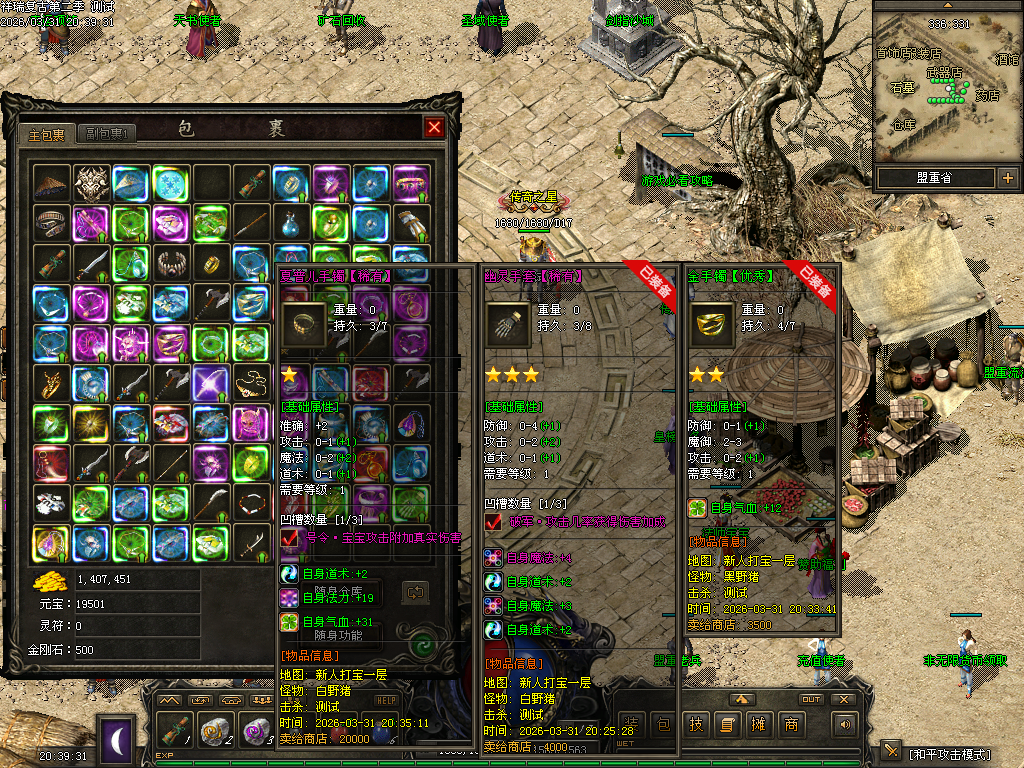Viewport: 1024px width, 768px height.
Task: Click the minimap plus button
Action: tap(1007, 179)
